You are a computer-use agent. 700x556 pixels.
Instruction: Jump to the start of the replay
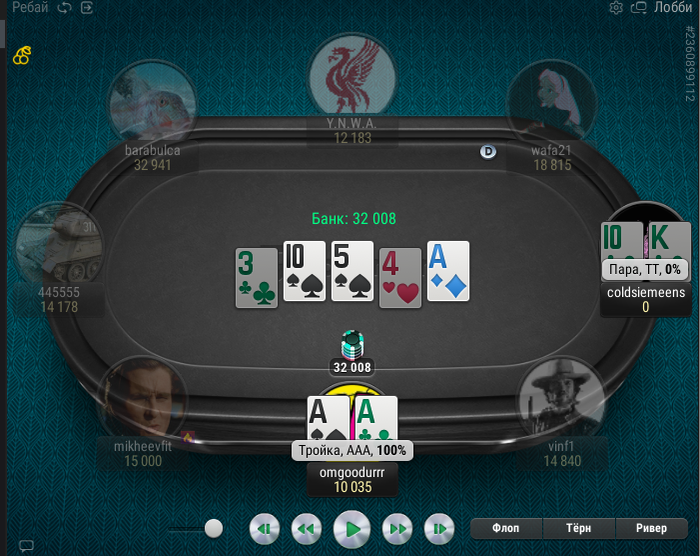263,528
